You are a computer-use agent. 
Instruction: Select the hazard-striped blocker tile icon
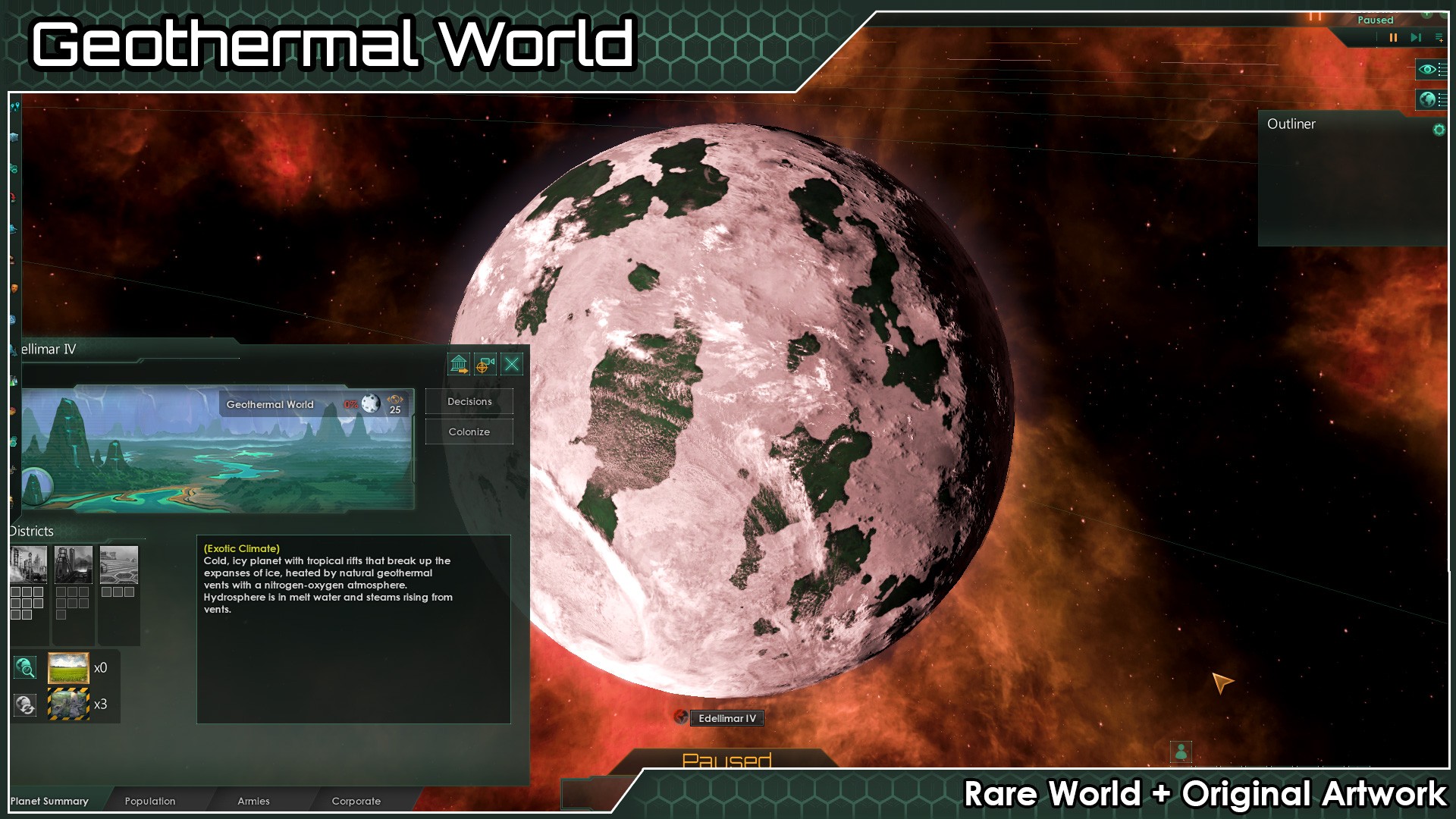point(68,704)
